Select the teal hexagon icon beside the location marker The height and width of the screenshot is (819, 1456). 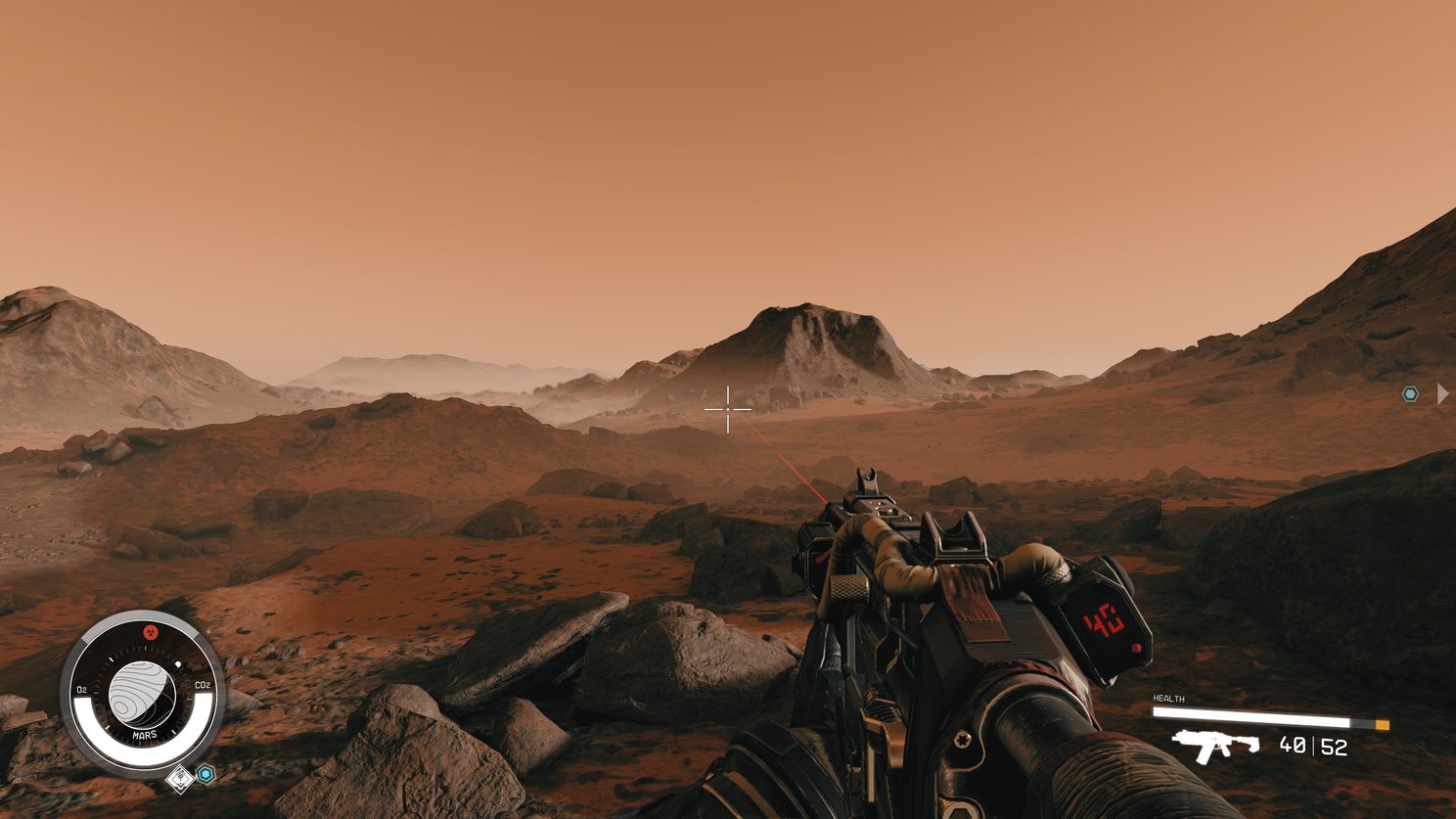pyautogui.click(x=205, y=772)
